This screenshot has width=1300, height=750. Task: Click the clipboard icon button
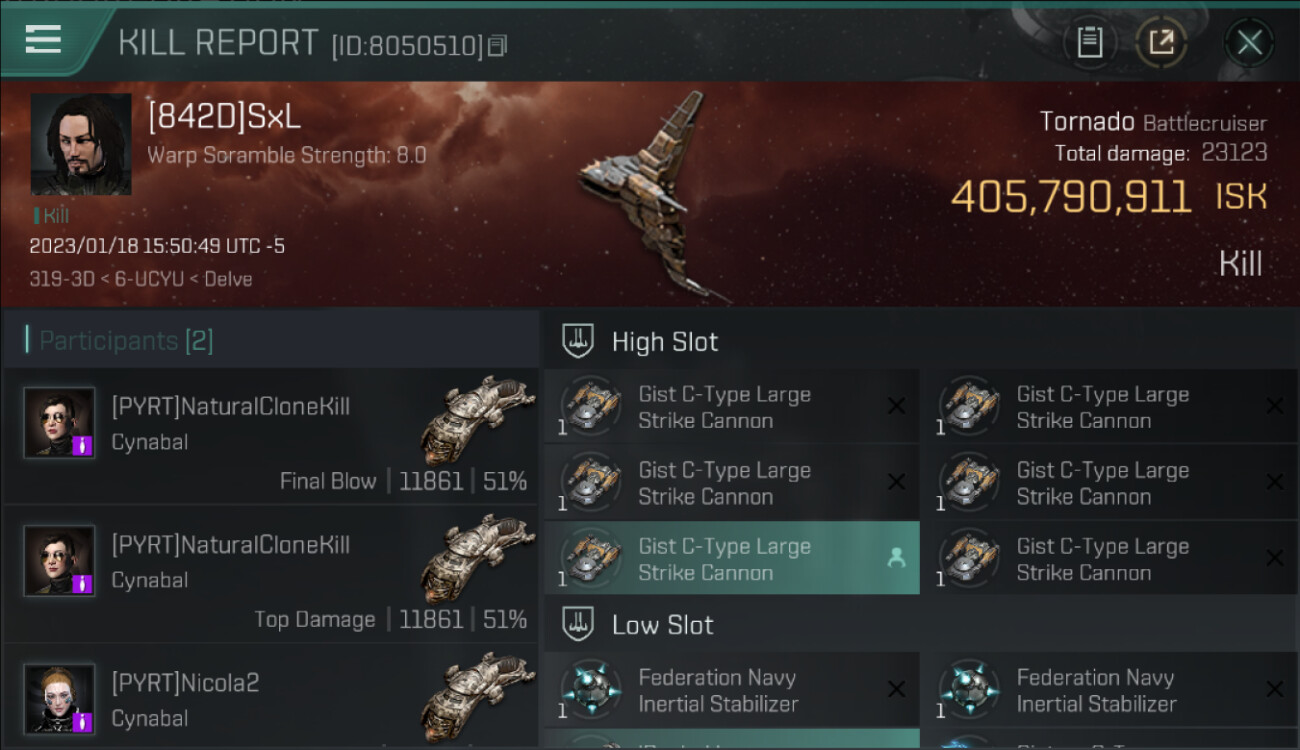point(1089,42)
